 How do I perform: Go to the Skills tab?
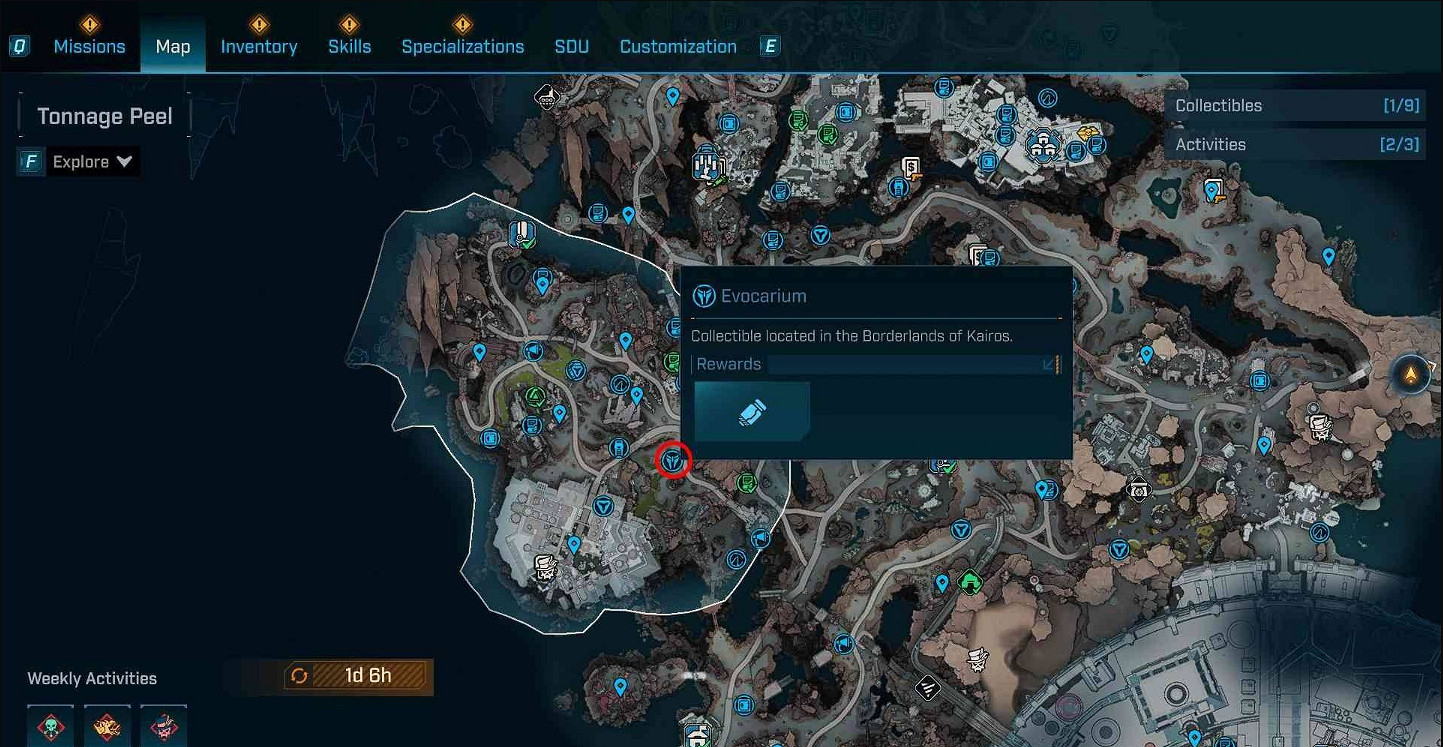coord(349,46)
